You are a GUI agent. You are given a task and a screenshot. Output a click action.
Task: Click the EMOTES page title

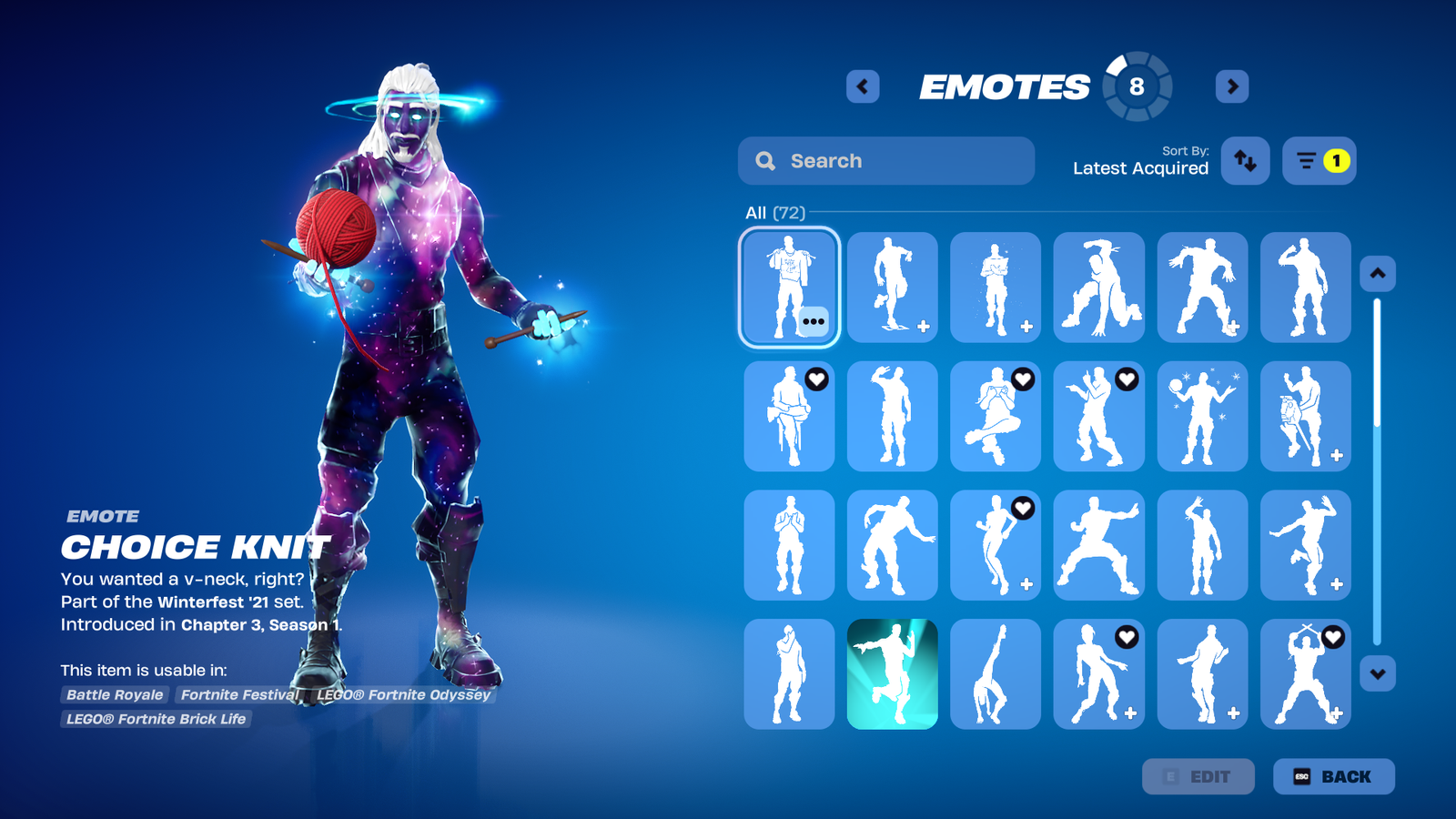tap(1006, 86)
